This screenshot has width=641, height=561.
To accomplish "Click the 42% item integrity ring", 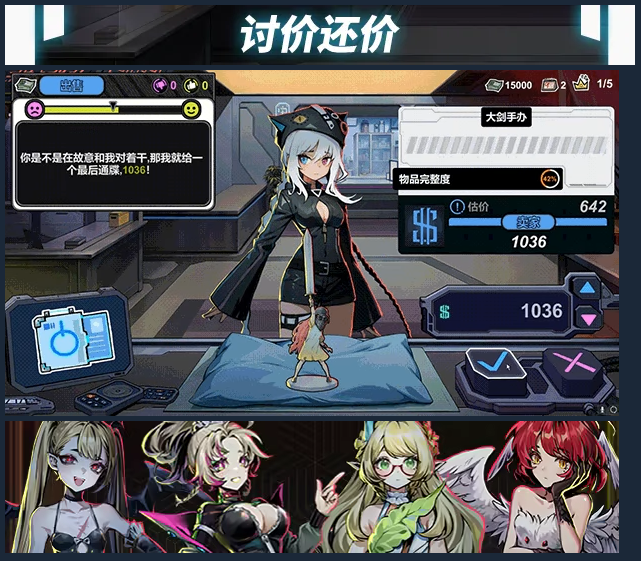I will click(549, 180).
